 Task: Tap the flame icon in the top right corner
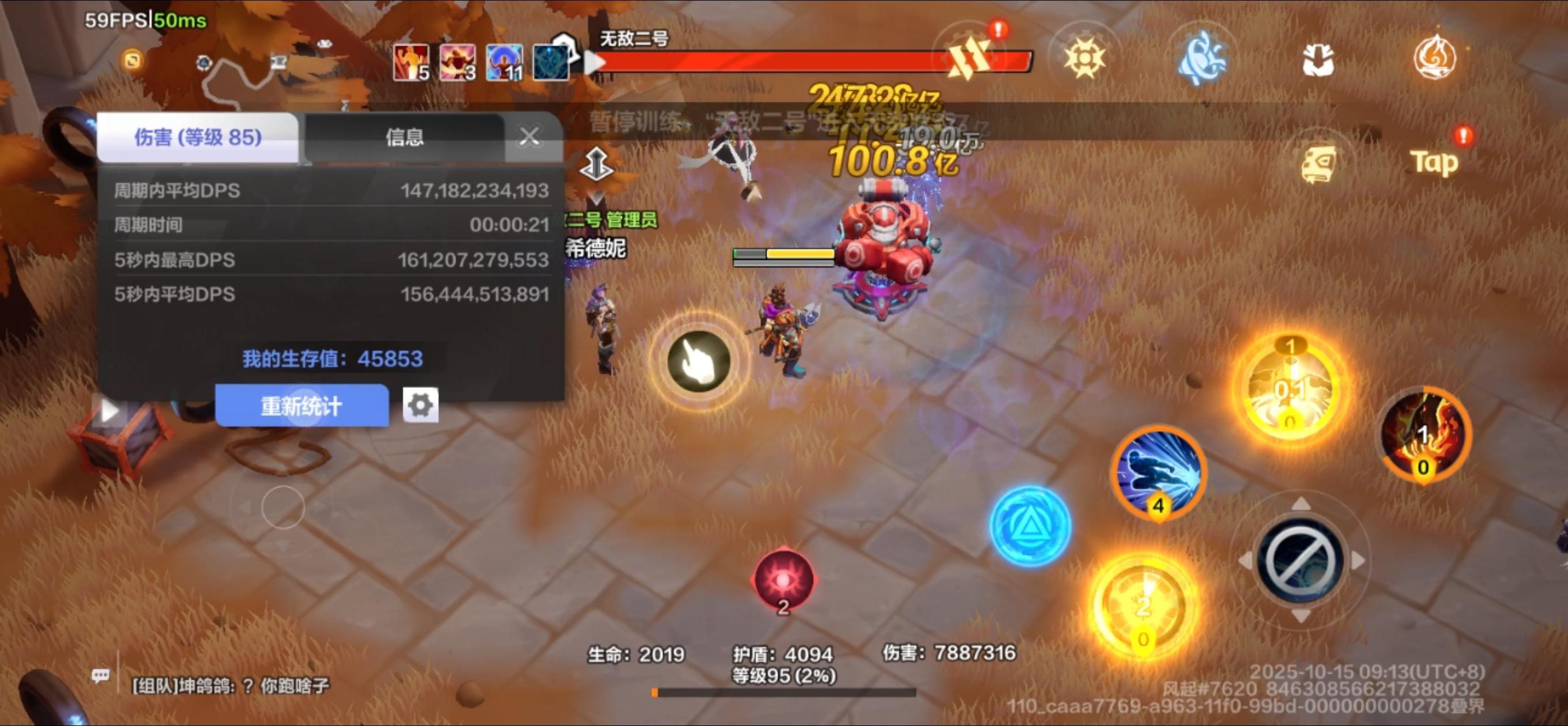click(x=1436, y=55)
